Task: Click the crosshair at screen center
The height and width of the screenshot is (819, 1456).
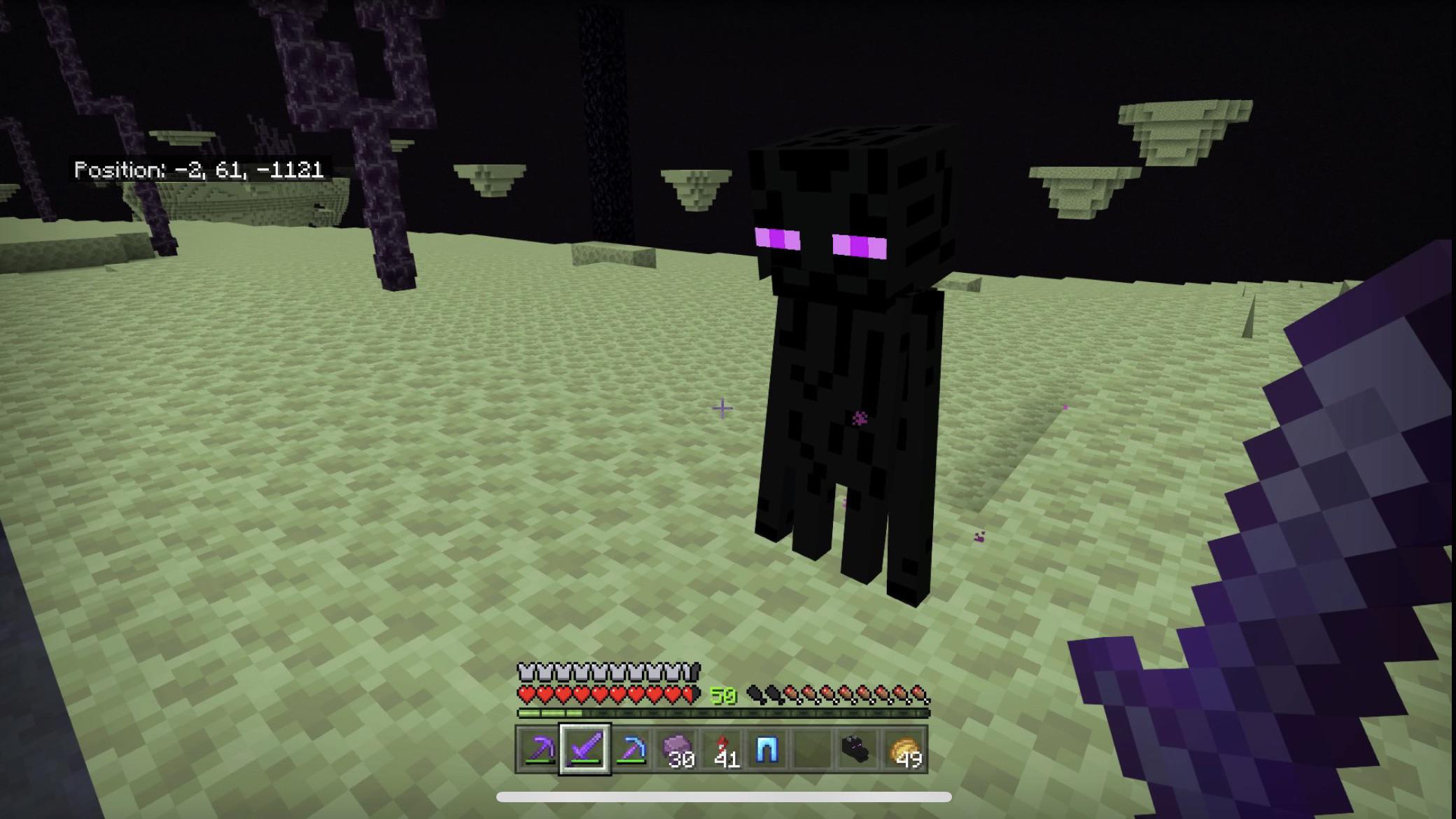Action: point(722,407)
